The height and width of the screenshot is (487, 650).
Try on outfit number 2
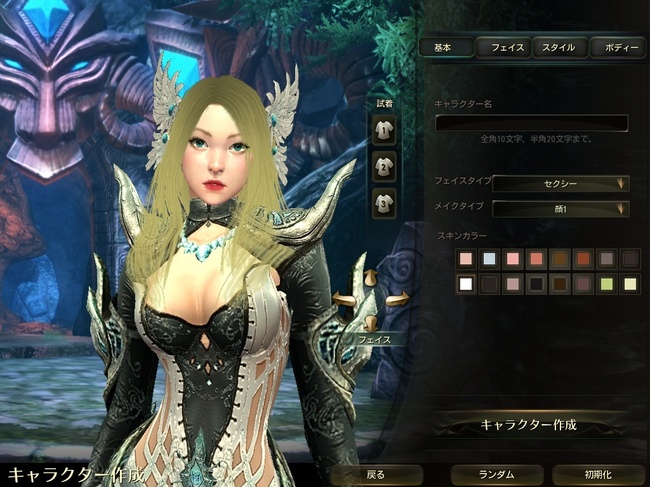tap(383, 165)
